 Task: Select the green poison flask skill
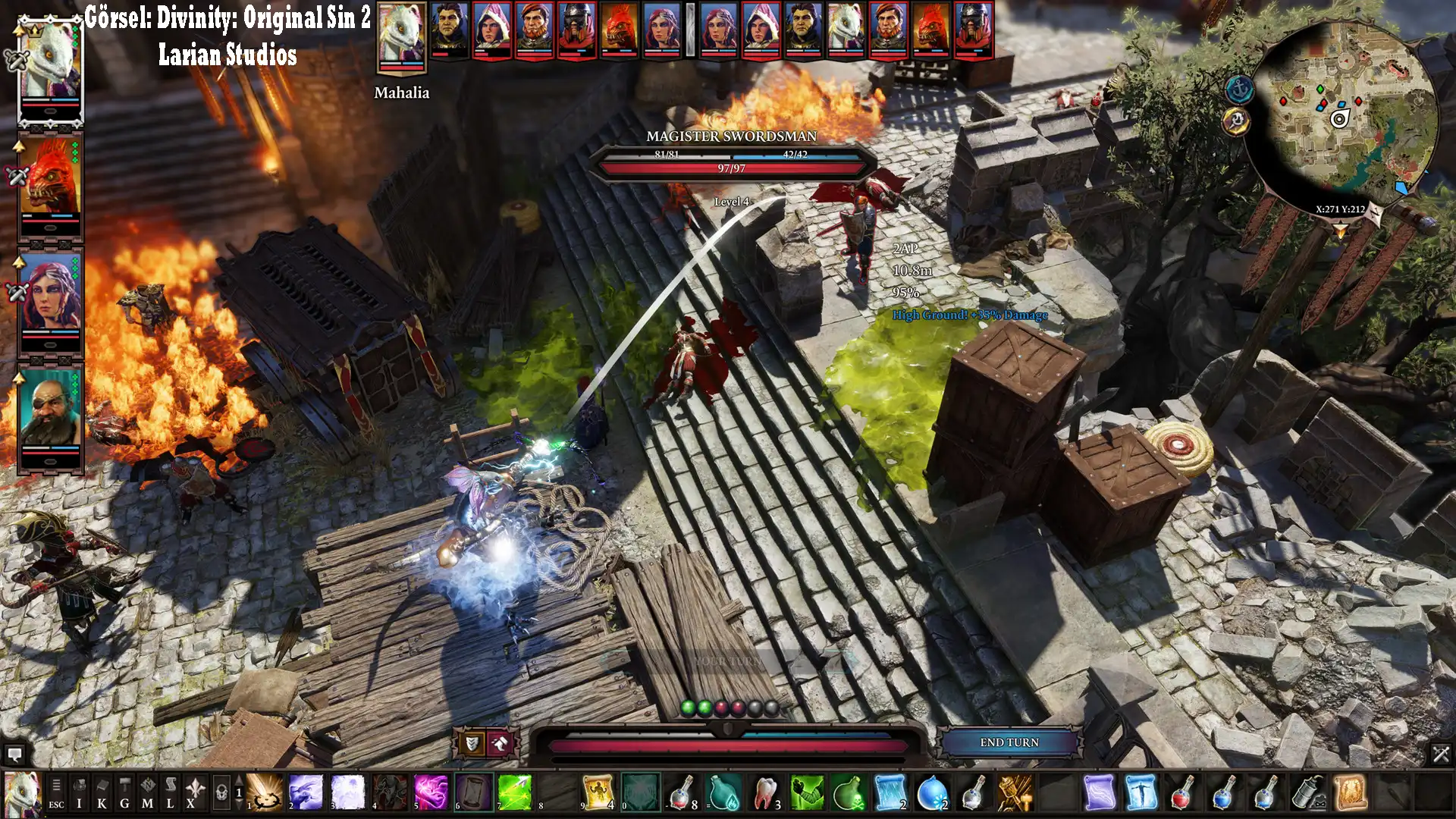tap(849, 792)
